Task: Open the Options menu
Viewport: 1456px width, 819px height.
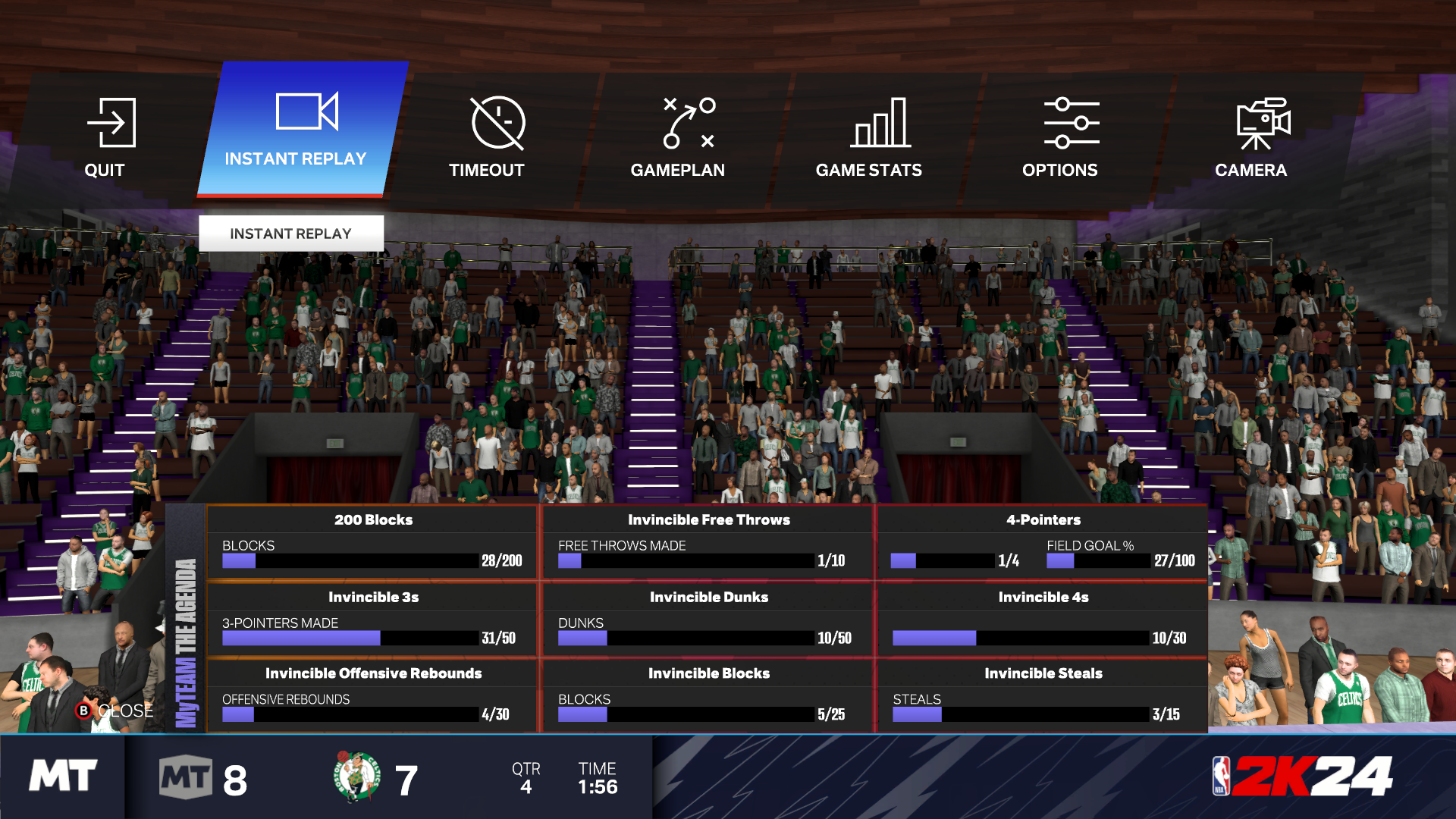Action: (1060, 138)
